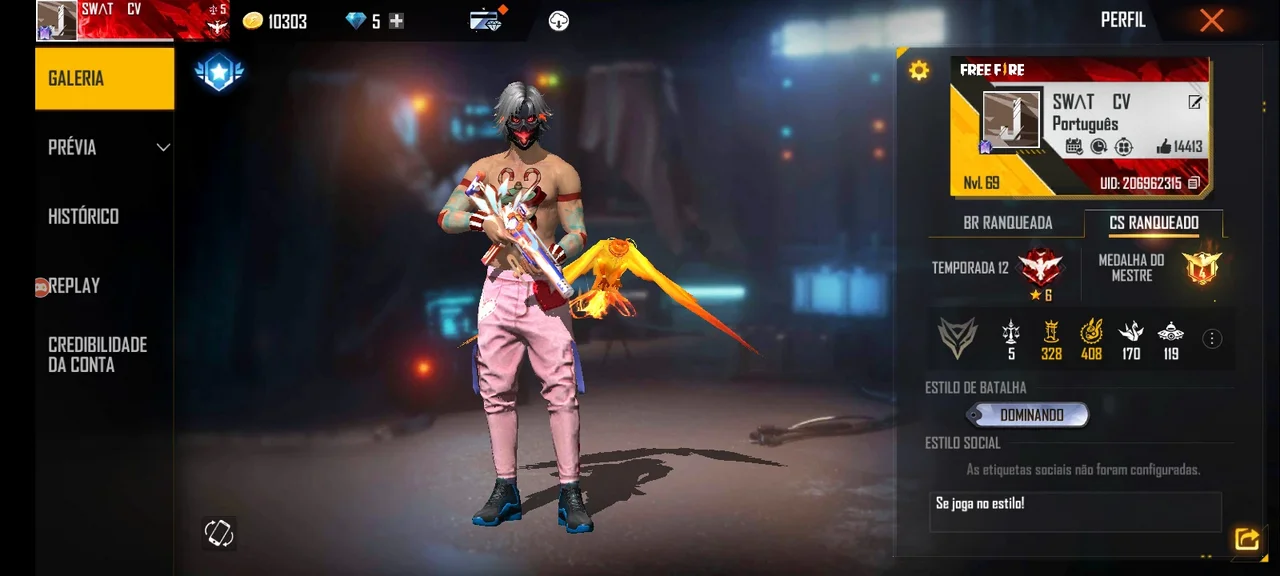Switch to the BR Ranqueada tab
This screenshot has height=576, width=1280.
pyautogui.click(x=1007, y=223)
